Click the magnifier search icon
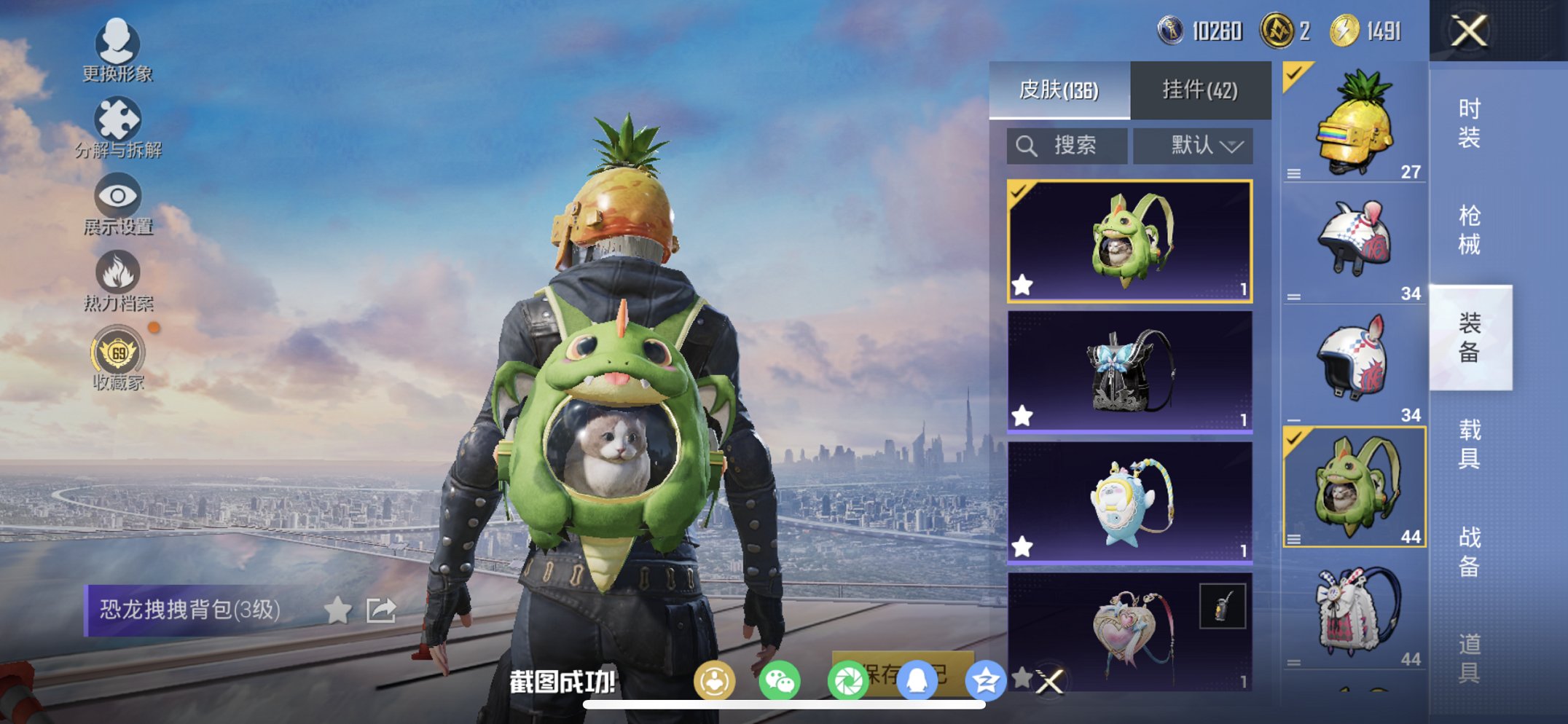Screen dimensions: 1568x724 [x=1026, y=145]
